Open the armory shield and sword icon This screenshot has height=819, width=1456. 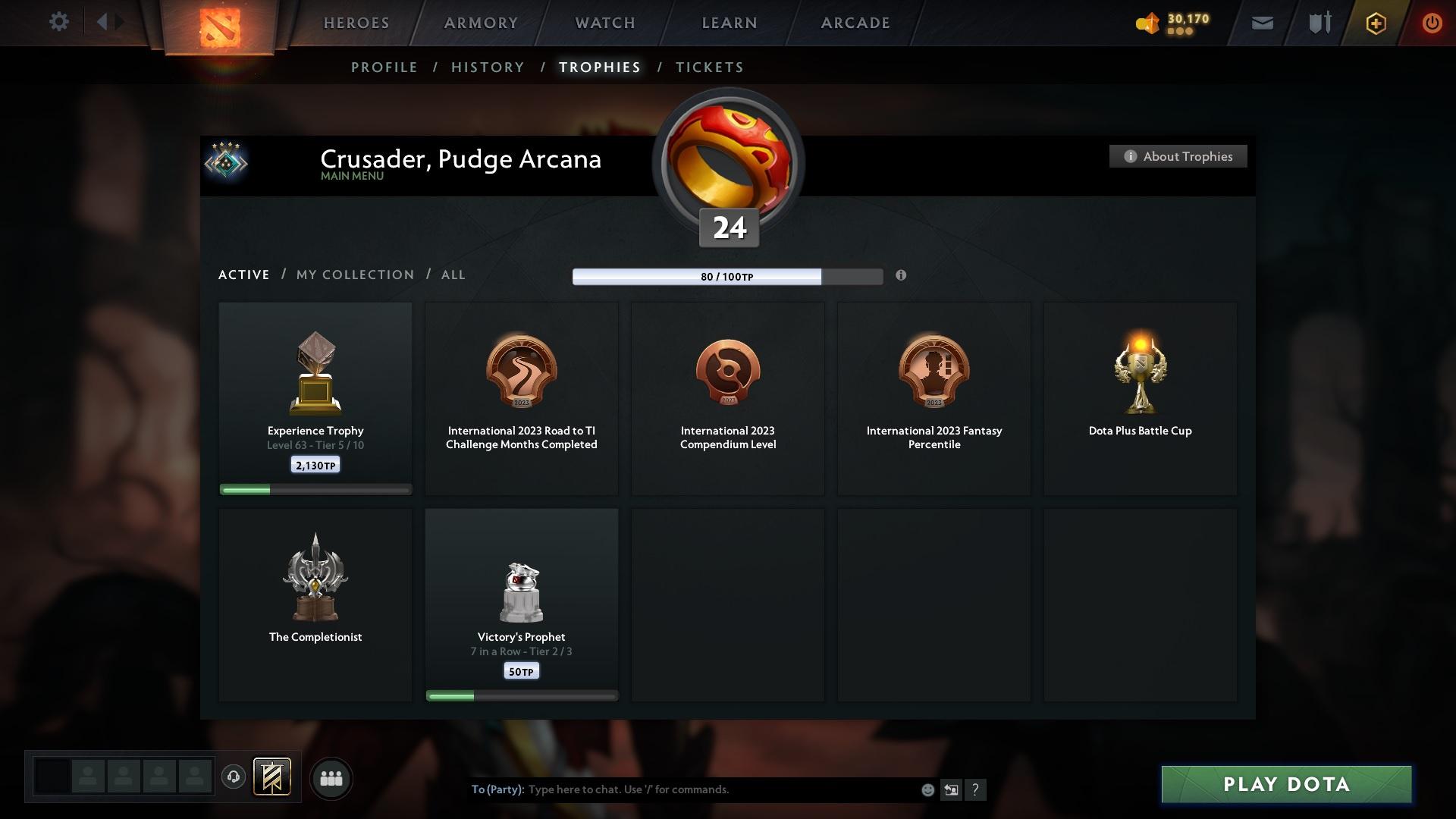click(x=1318, y=23)
